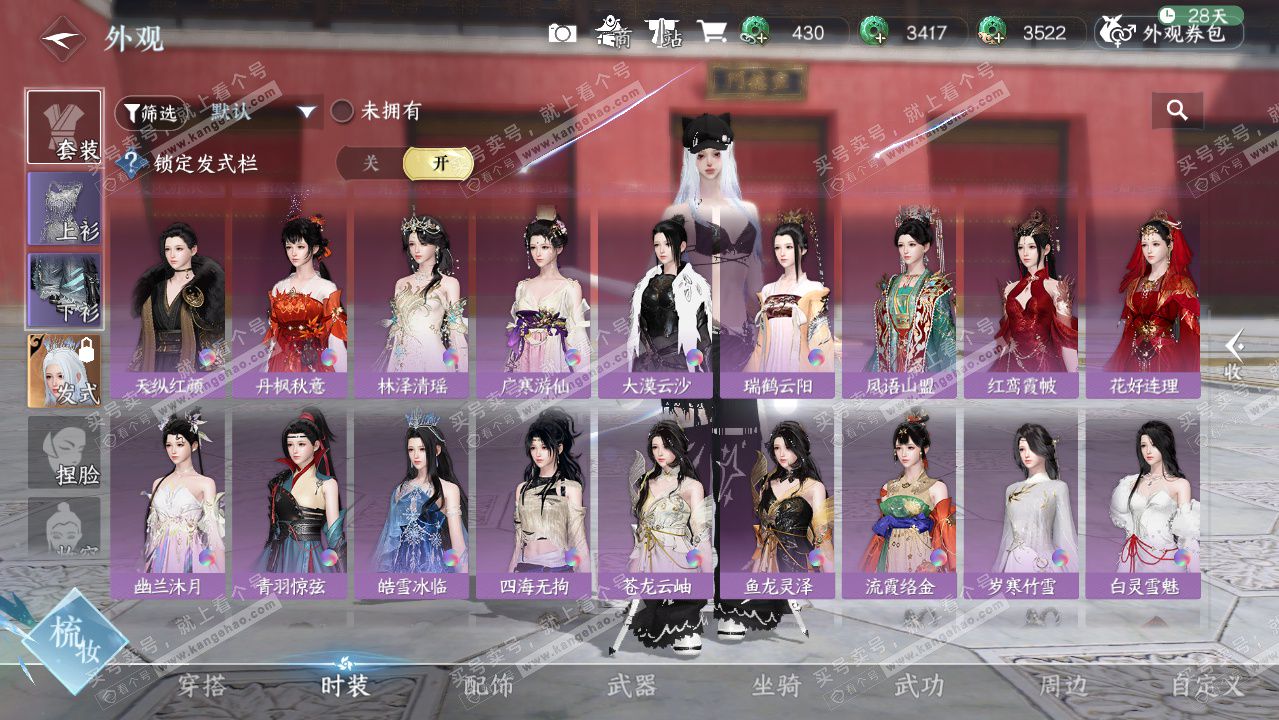Select the 套装 category tab
The width and height of the screenshot is (1279, 720).
65,128
